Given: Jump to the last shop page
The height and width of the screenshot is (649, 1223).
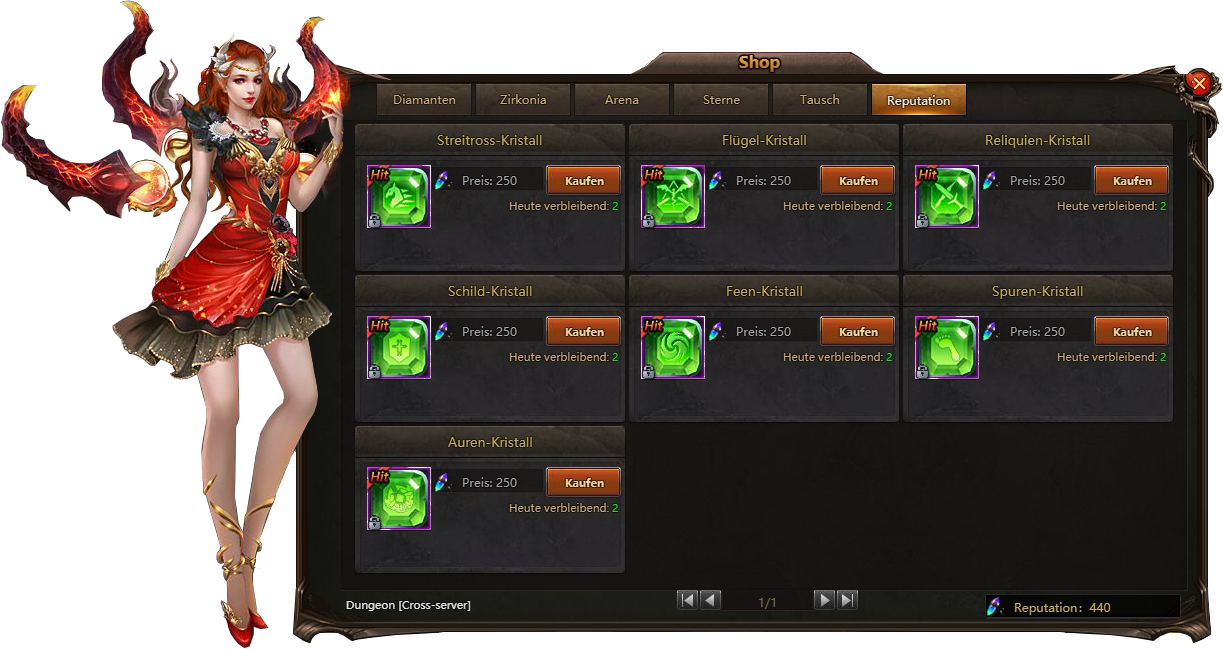Looking at the screenshot, I should click(847, 600).
